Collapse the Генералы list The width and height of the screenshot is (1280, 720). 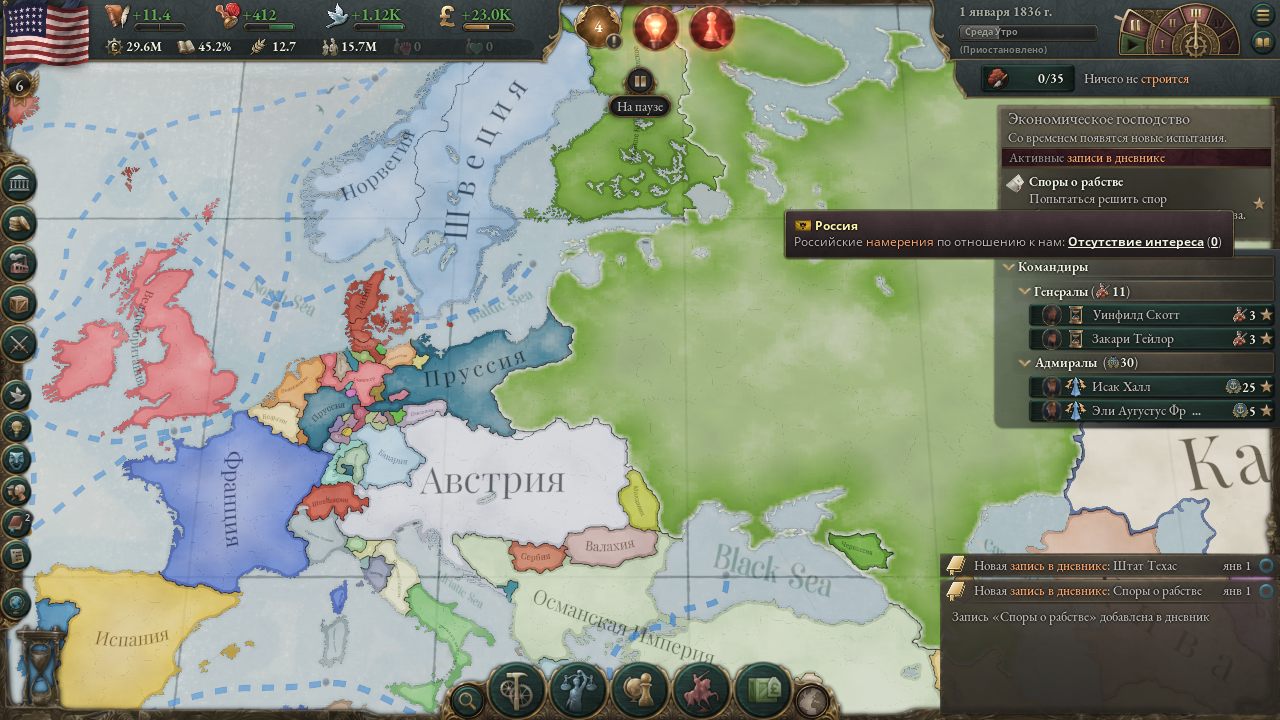pyautogui.click(x=1023, y=292)
